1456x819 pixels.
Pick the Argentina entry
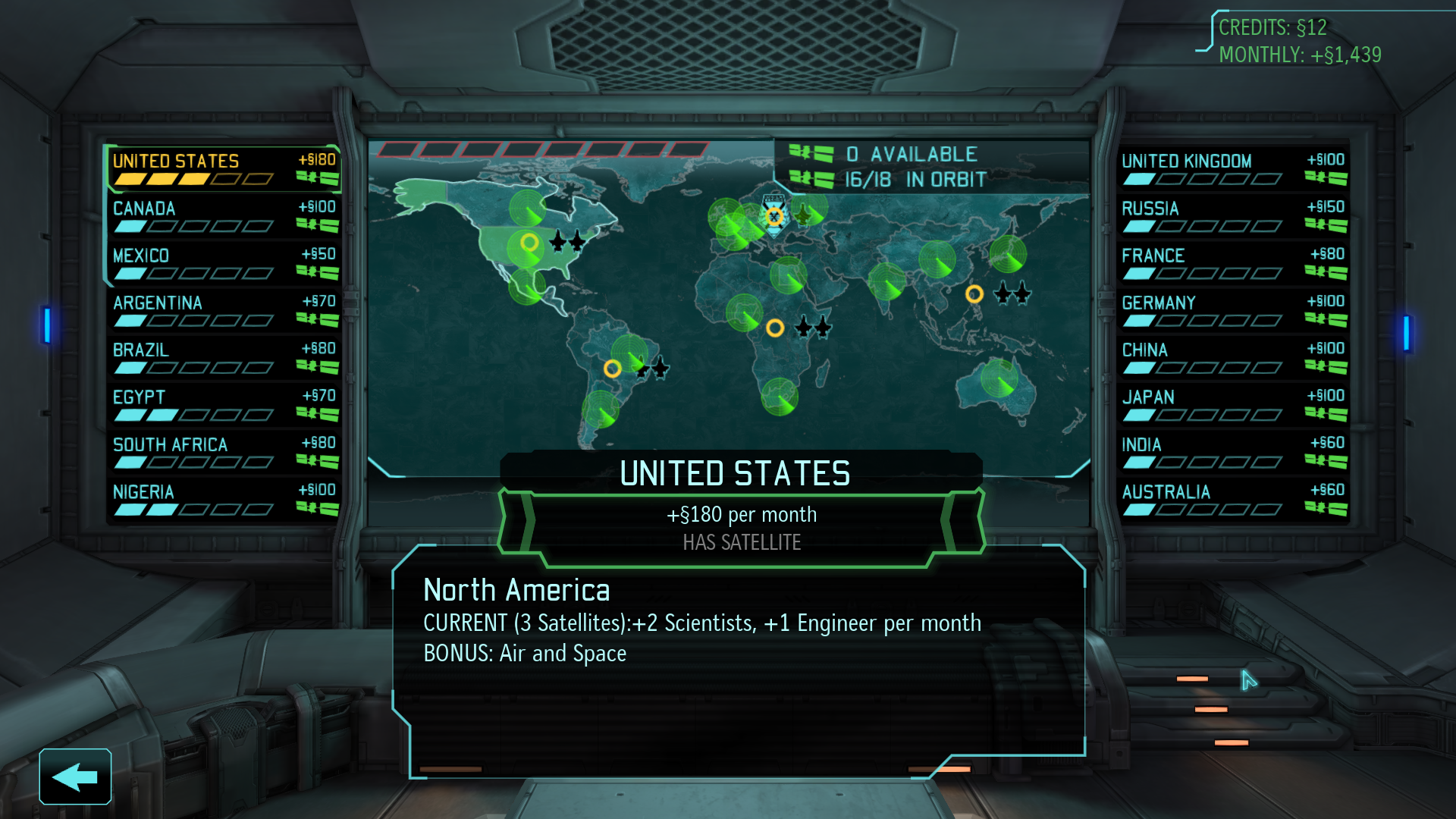pyautogui.click(x=224, y=311)
